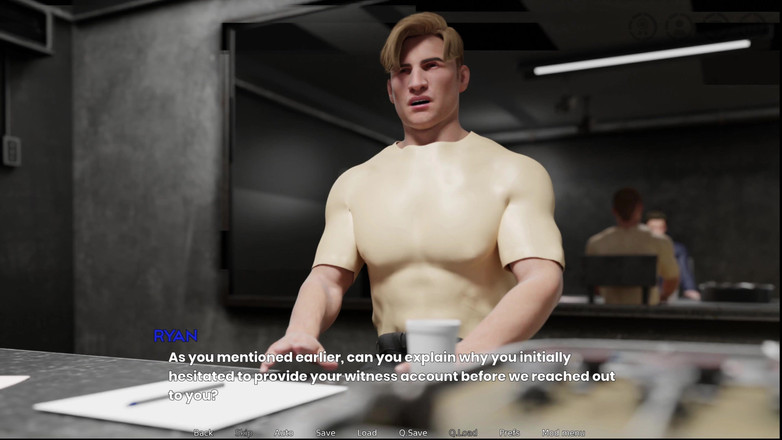Quick save with Q.Save
Screen dimensions: 782x440
413,433
